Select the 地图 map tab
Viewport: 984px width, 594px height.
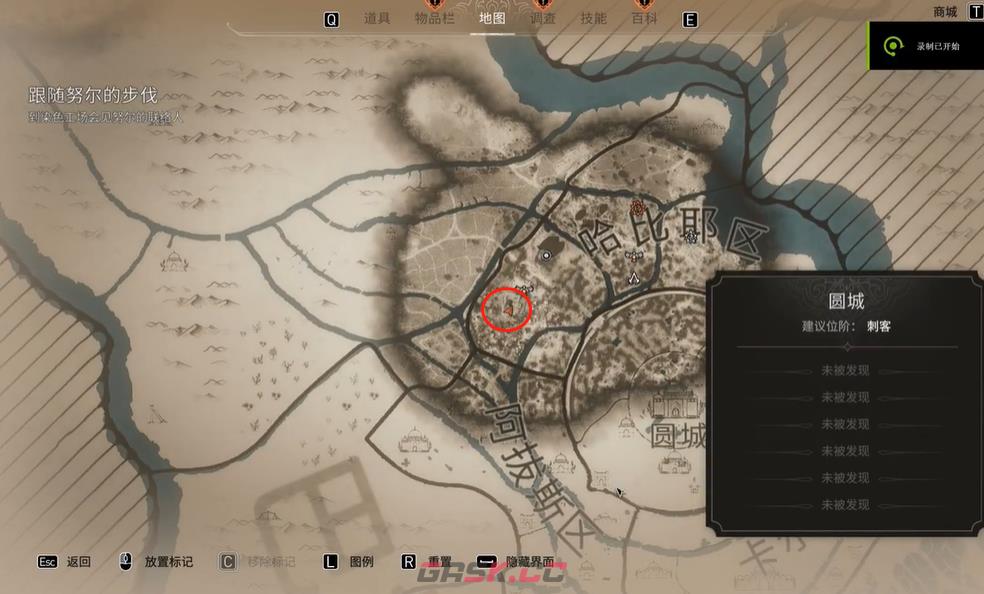pyautogui.click(x=491, y=18)
